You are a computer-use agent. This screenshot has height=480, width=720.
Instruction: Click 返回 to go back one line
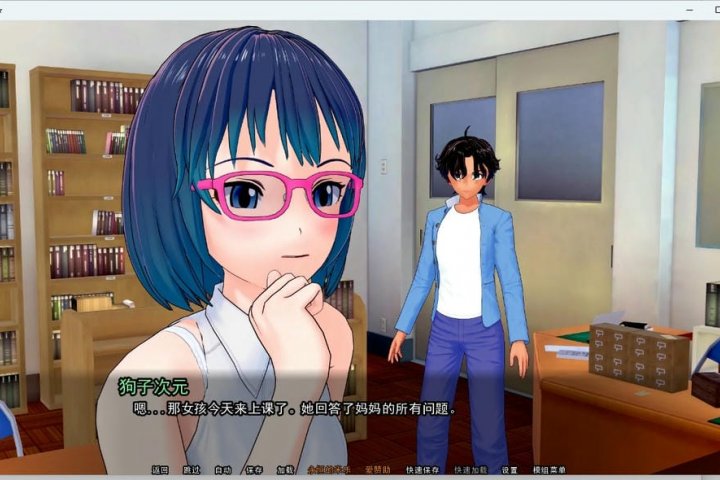[160, 469]
